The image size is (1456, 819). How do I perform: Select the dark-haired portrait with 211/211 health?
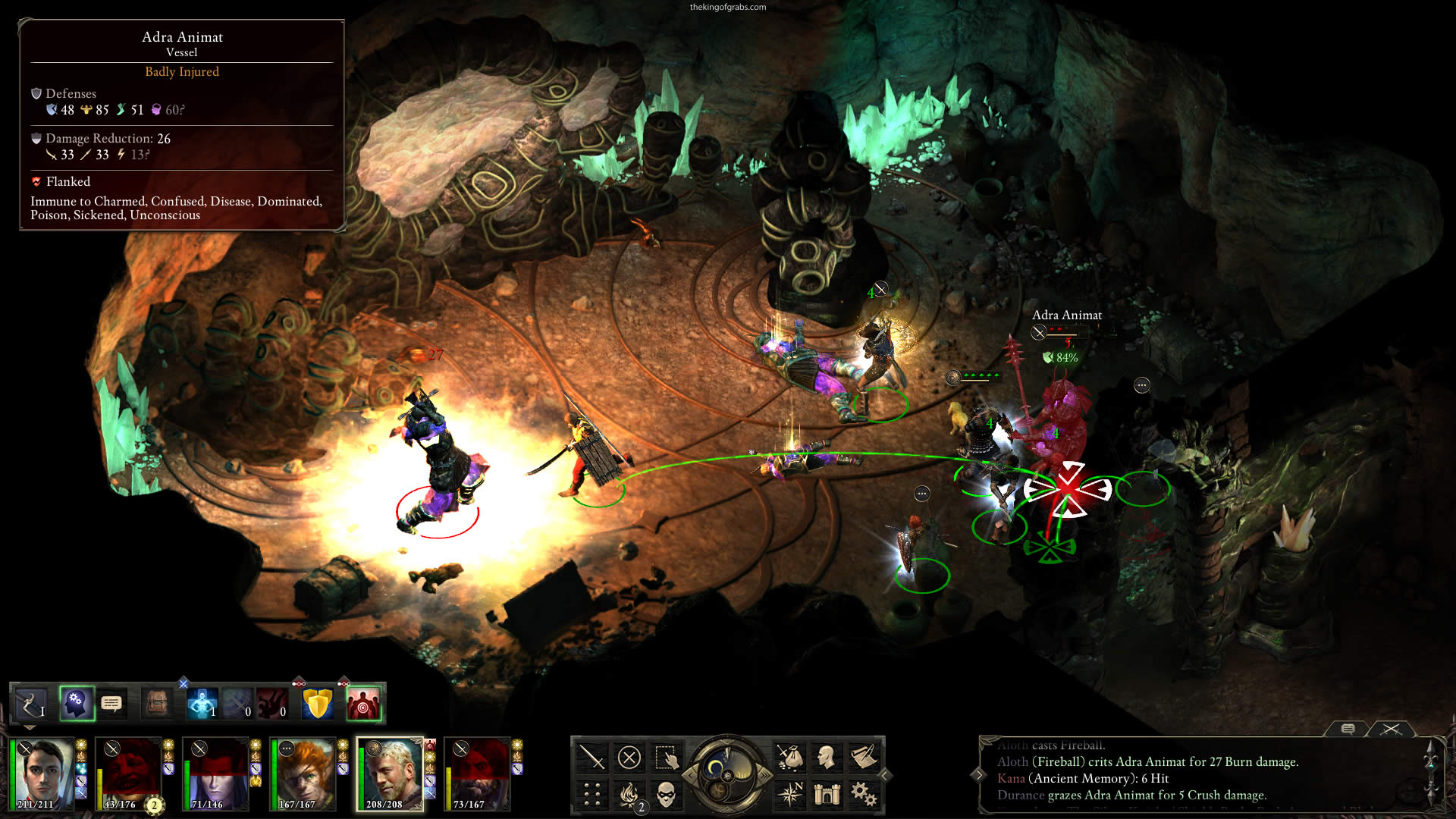pyautogui.click(x=42, y=774)
